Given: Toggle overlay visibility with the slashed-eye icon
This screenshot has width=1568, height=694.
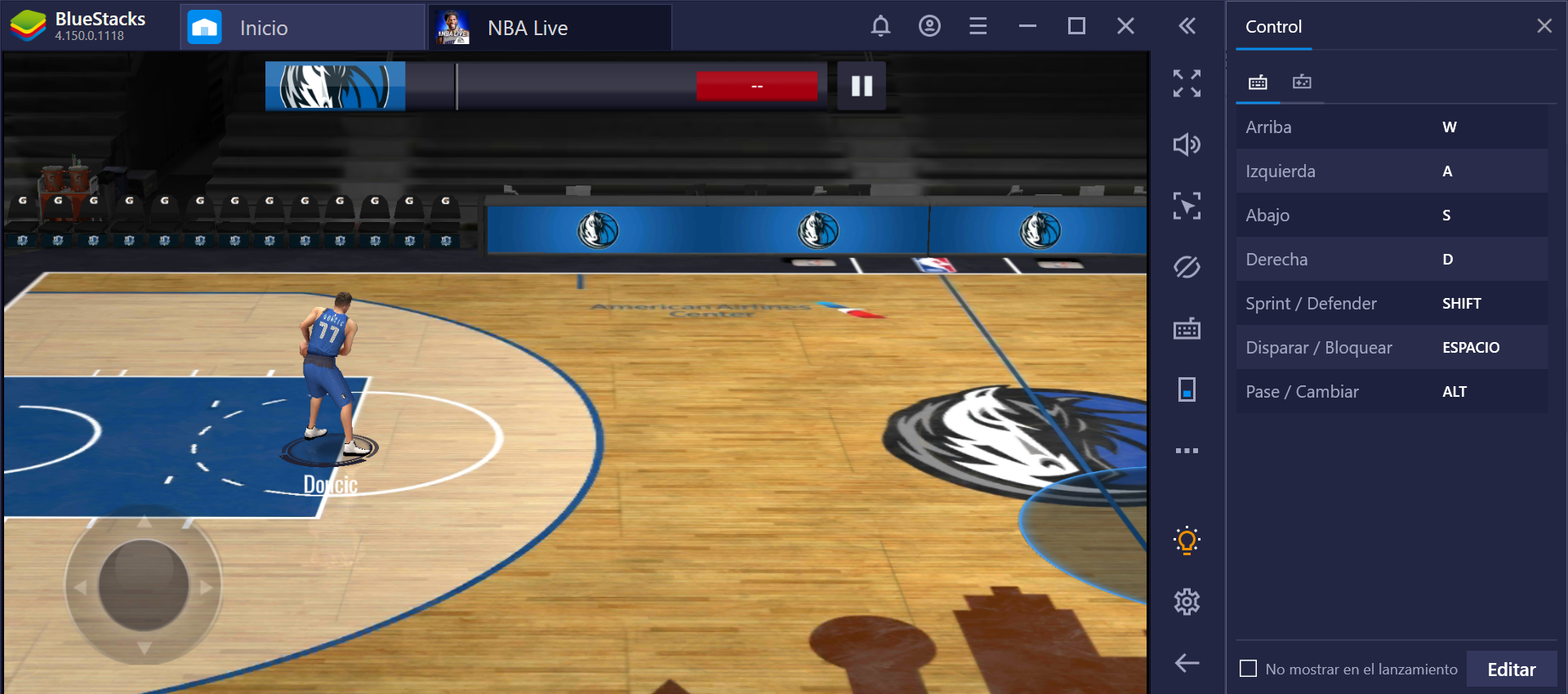Looking at the screenshot, I should tap(1187, 267).
